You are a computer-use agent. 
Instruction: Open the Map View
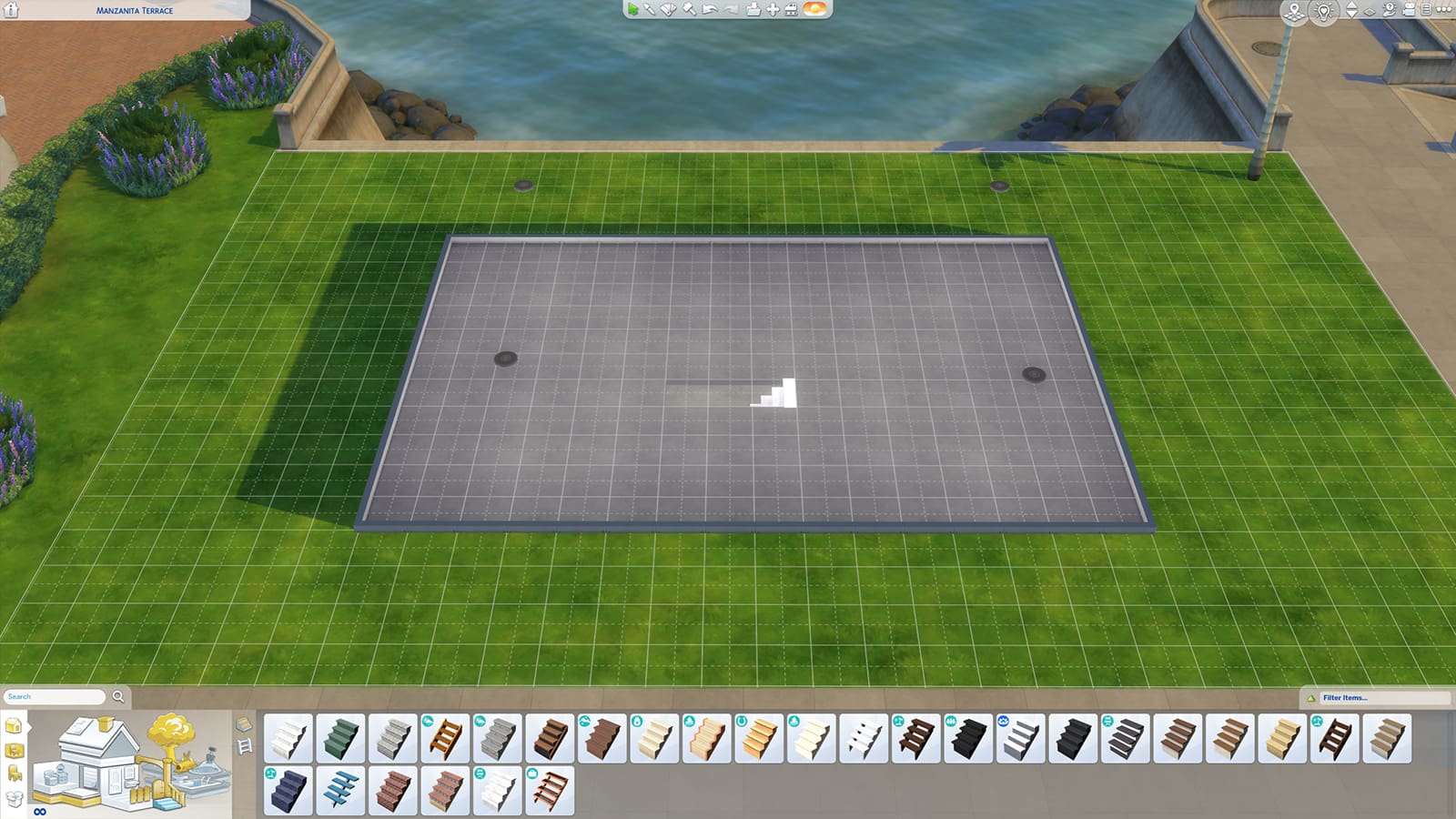click(1294, 13)
